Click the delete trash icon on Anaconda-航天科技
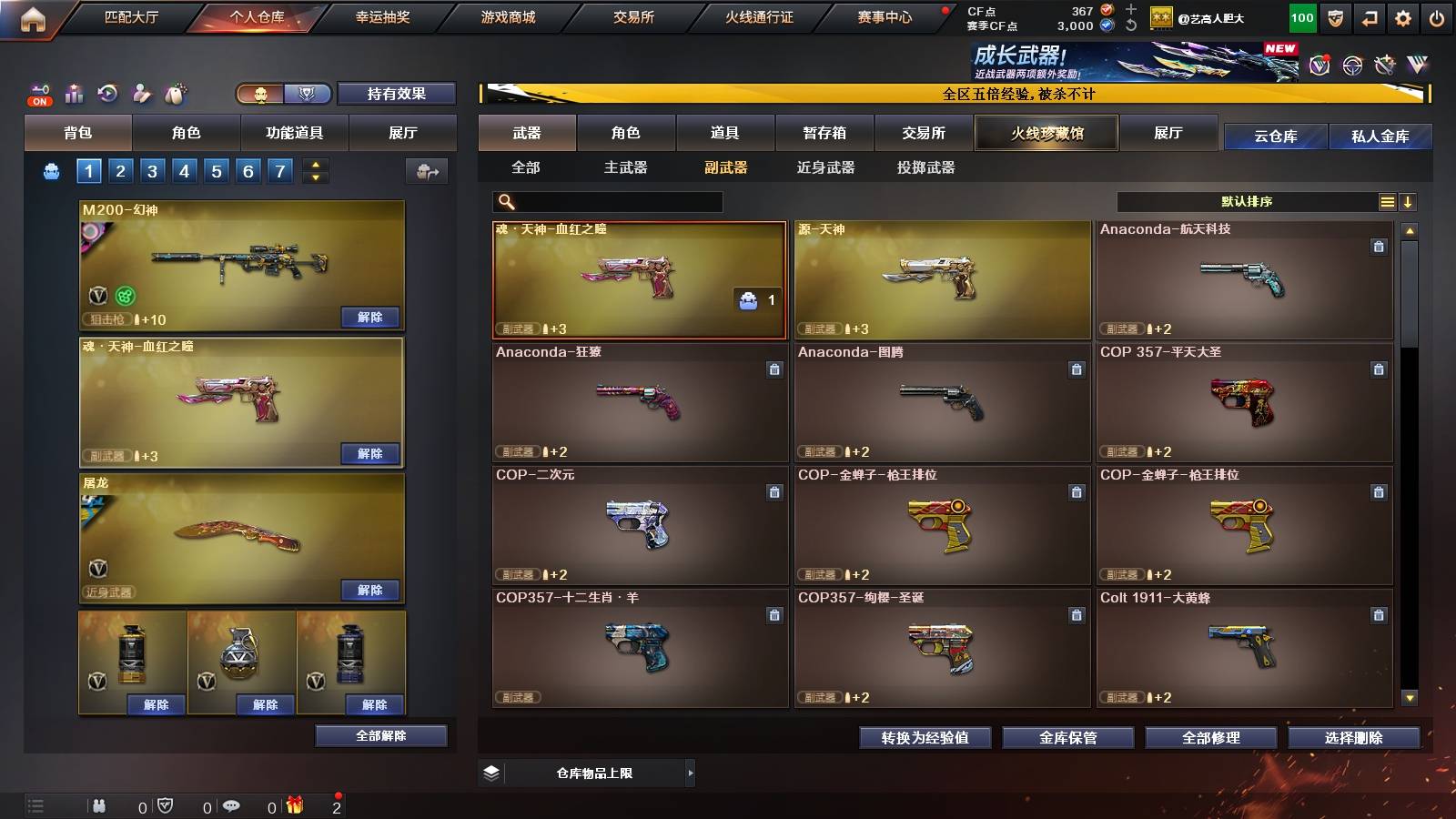Image resolution: width=1456 pixels, height=819 pixels. [x=1380, y=245]
